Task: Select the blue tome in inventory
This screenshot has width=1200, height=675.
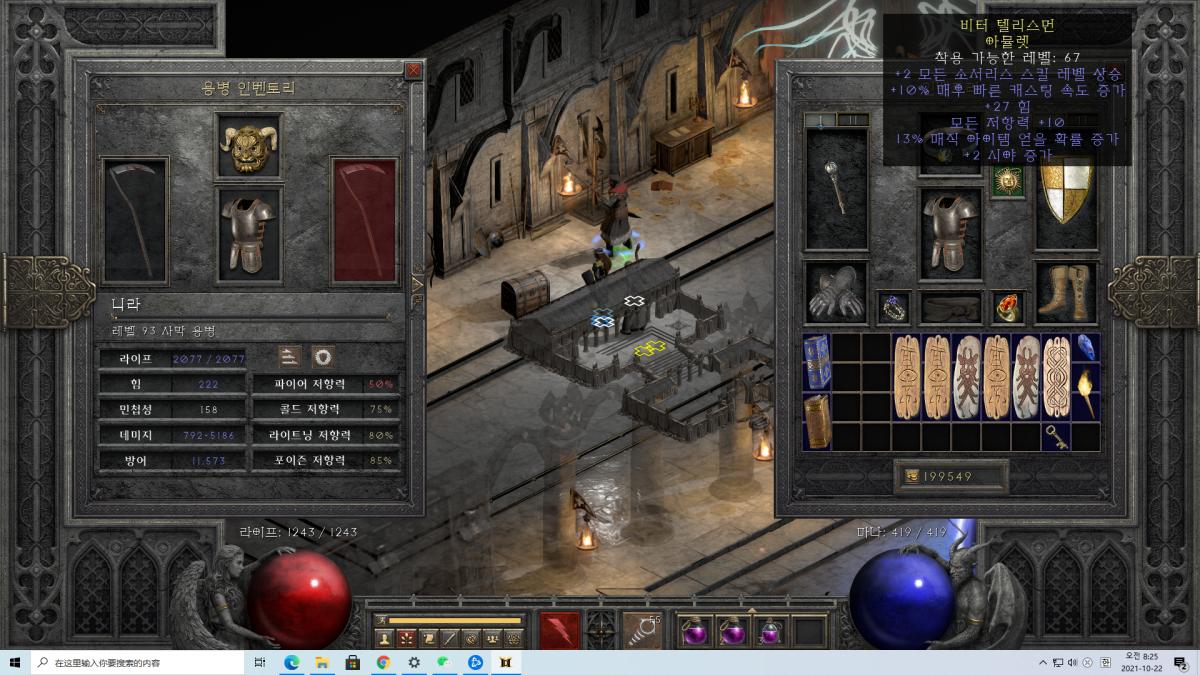Action: pos(816,361)
